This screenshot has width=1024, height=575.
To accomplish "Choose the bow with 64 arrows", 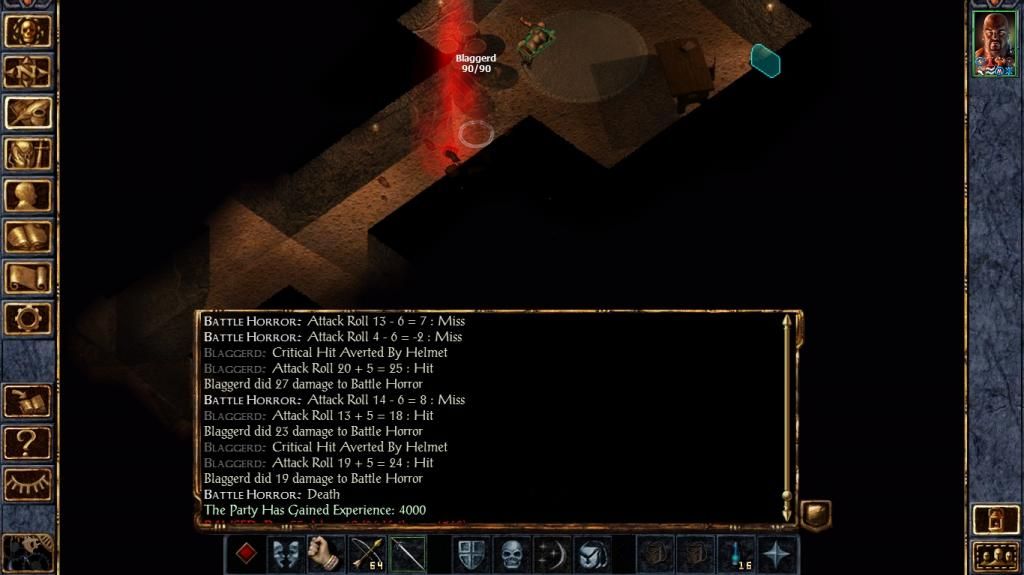I will tap(367, 554).
